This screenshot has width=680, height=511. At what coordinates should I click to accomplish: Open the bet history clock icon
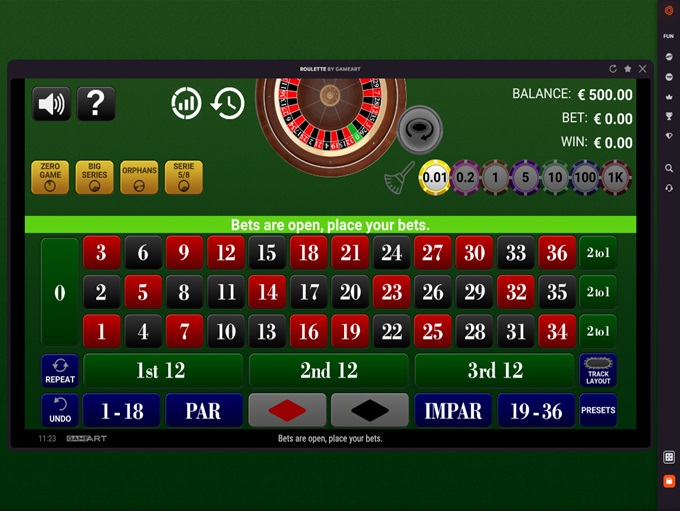228,103
